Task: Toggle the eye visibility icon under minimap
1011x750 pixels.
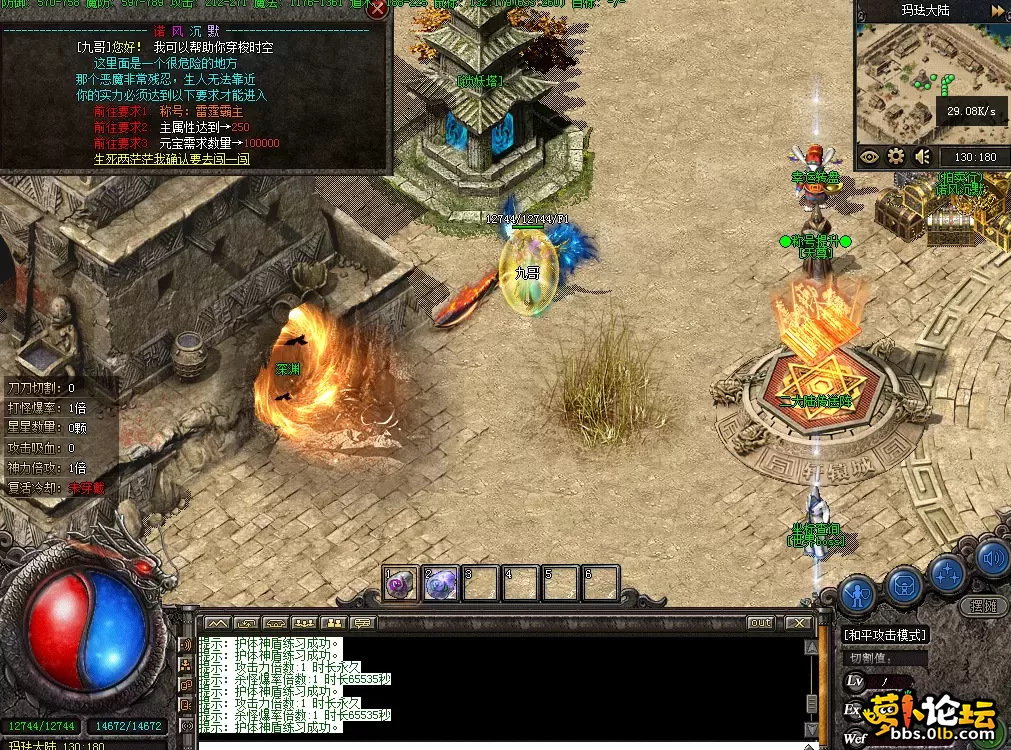Action: click(x=869, y=156)
